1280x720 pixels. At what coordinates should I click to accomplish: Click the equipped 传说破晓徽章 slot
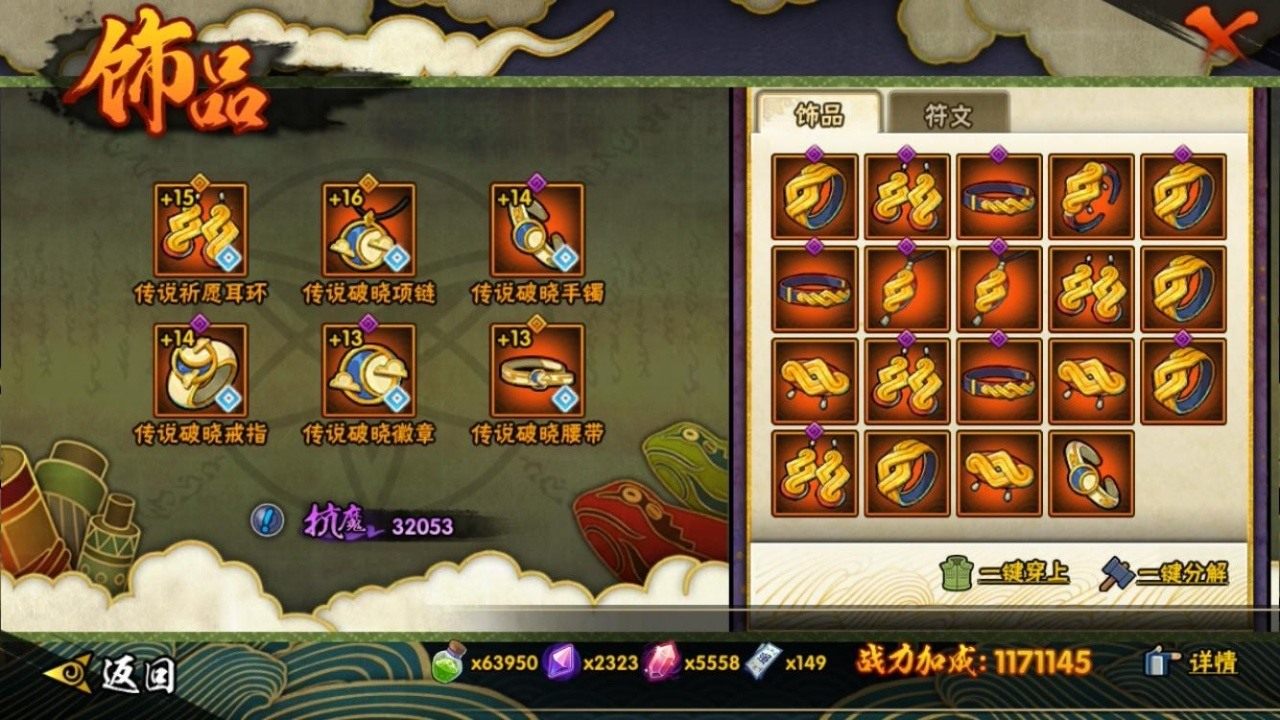pyautogui.click(x=368, y=371)
